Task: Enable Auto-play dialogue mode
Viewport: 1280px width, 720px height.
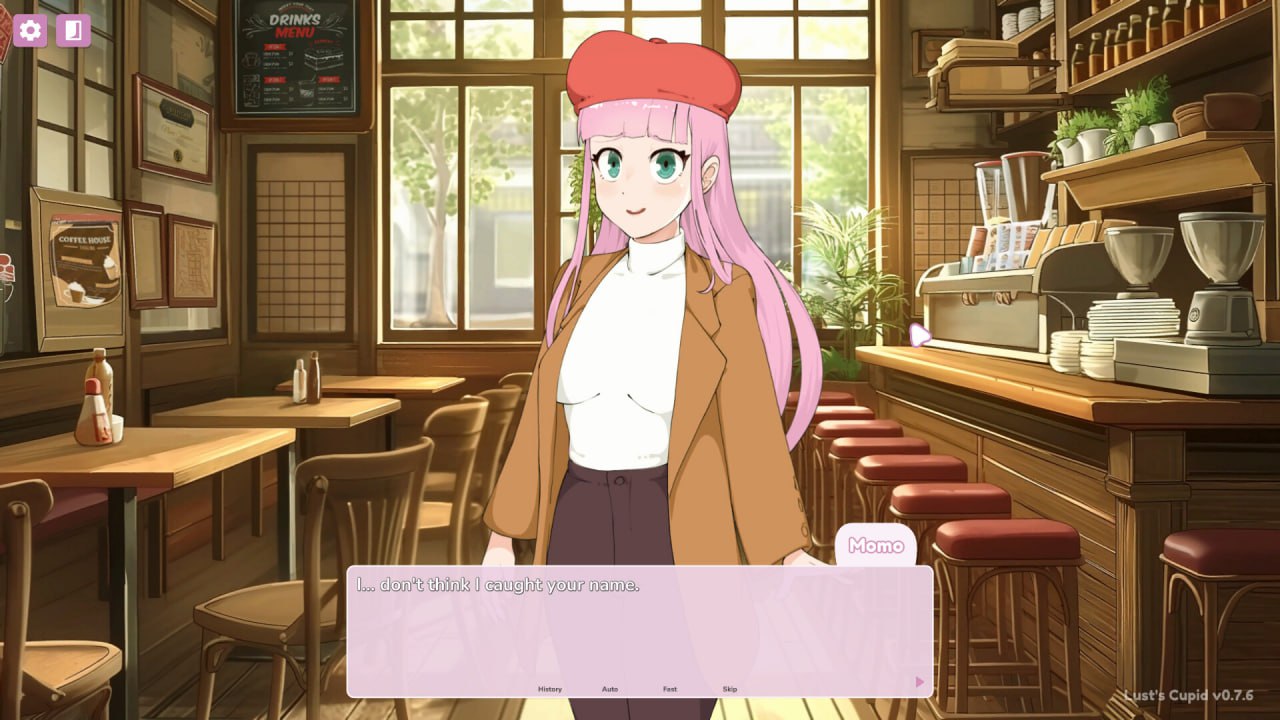Action: [610, 689]
